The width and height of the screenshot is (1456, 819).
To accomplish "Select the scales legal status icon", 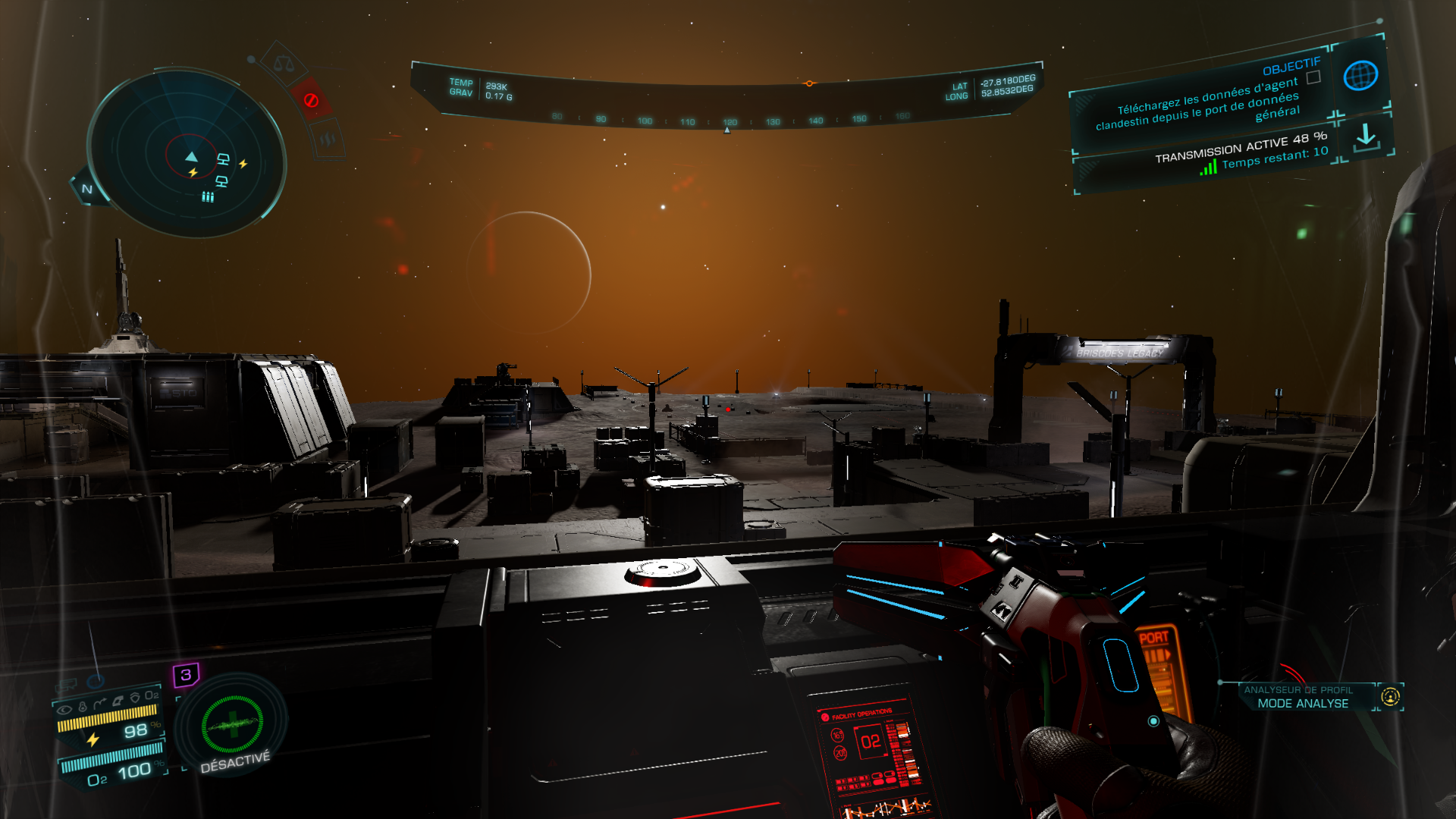I will pyautogui.click(x=284, y=64).
